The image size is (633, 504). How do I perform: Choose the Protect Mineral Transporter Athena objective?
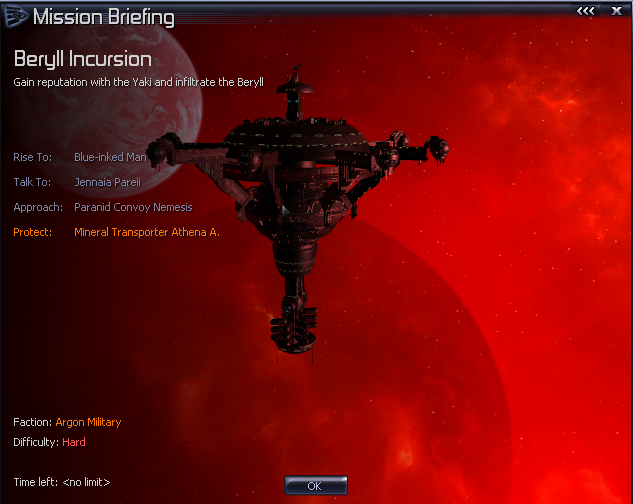146,232
